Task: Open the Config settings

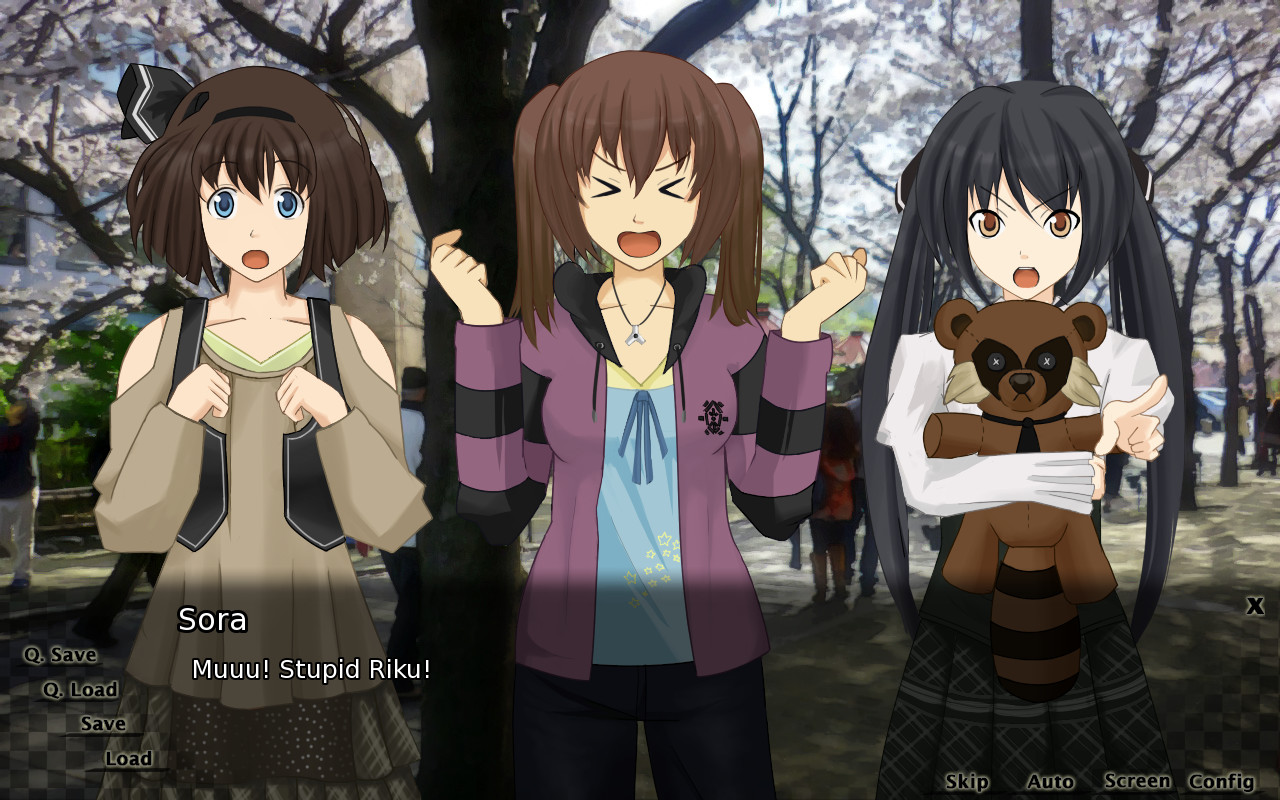Action: [x=1221, y=781]
